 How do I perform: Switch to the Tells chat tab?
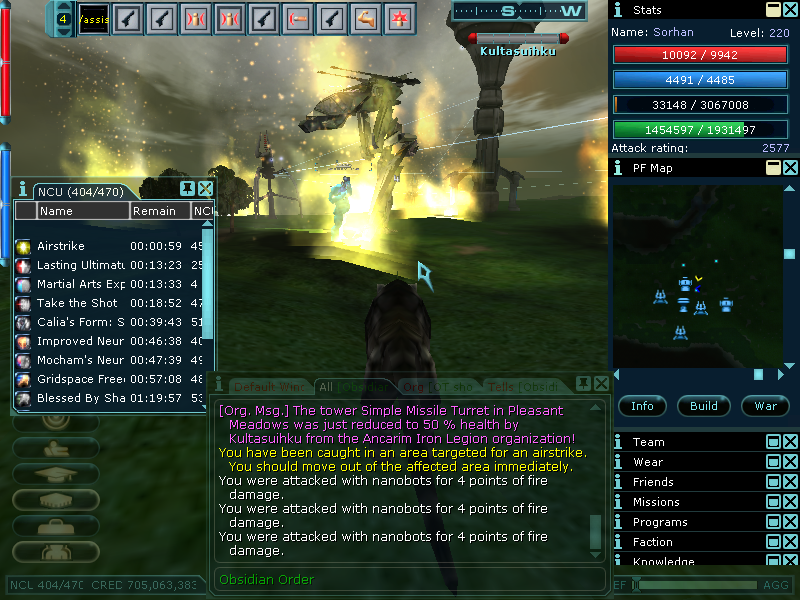click(520, 386)
